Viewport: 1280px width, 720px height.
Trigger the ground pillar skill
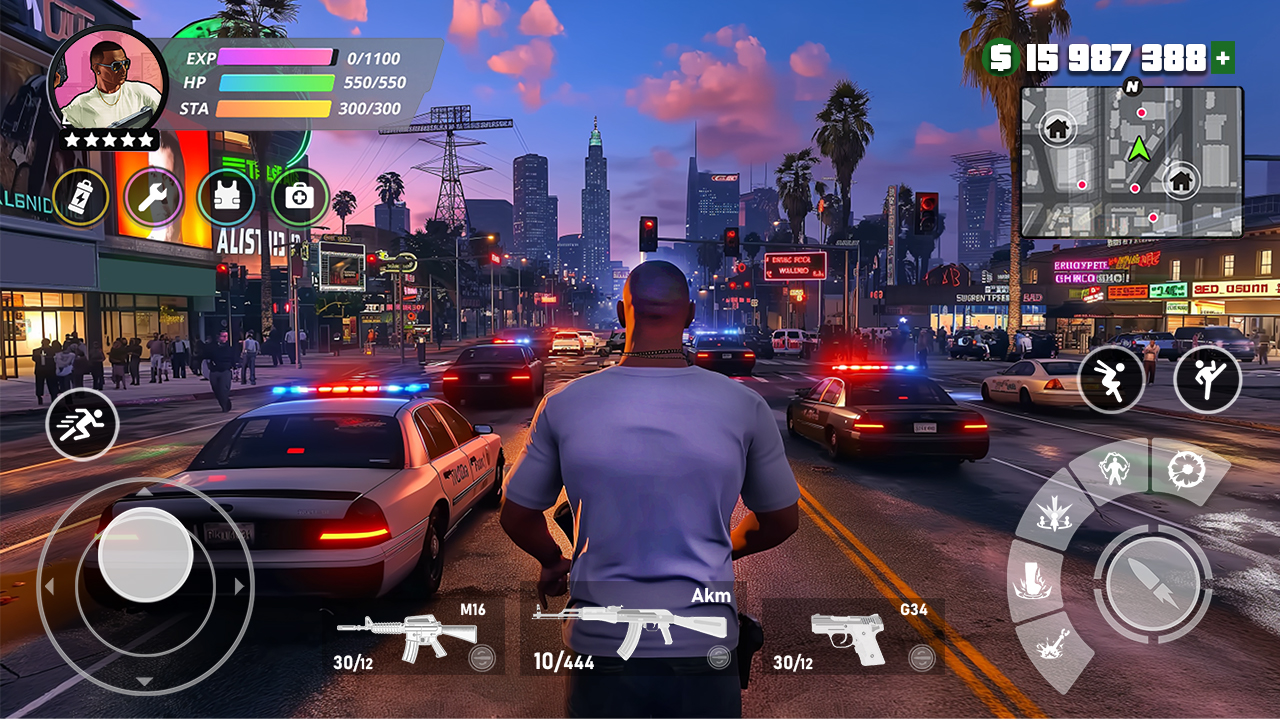point(1031,580)
